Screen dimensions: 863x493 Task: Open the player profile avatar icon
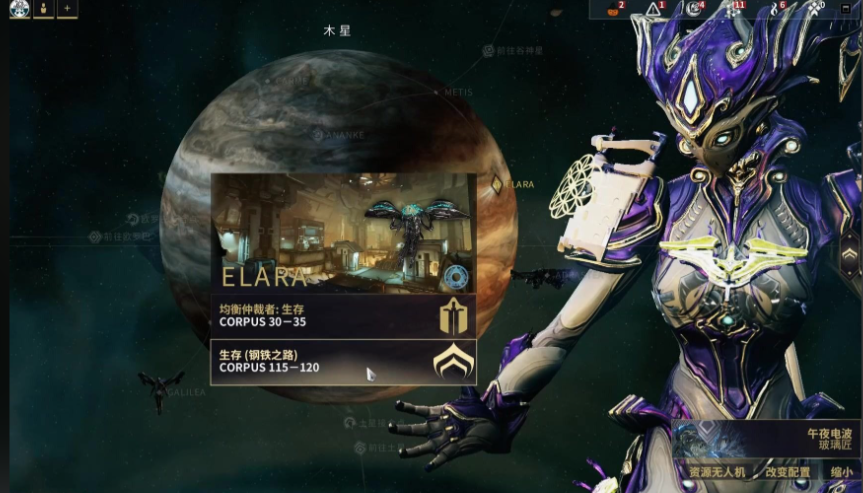pyautogui.click(x=20, y=9)
